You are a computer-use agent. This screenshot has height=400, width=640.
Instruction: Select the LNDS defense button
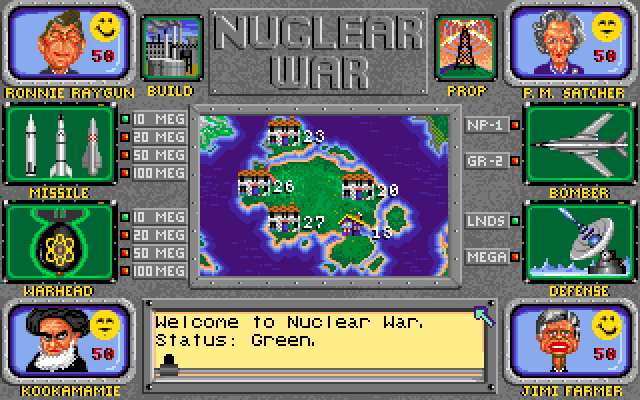pos(488,221)
